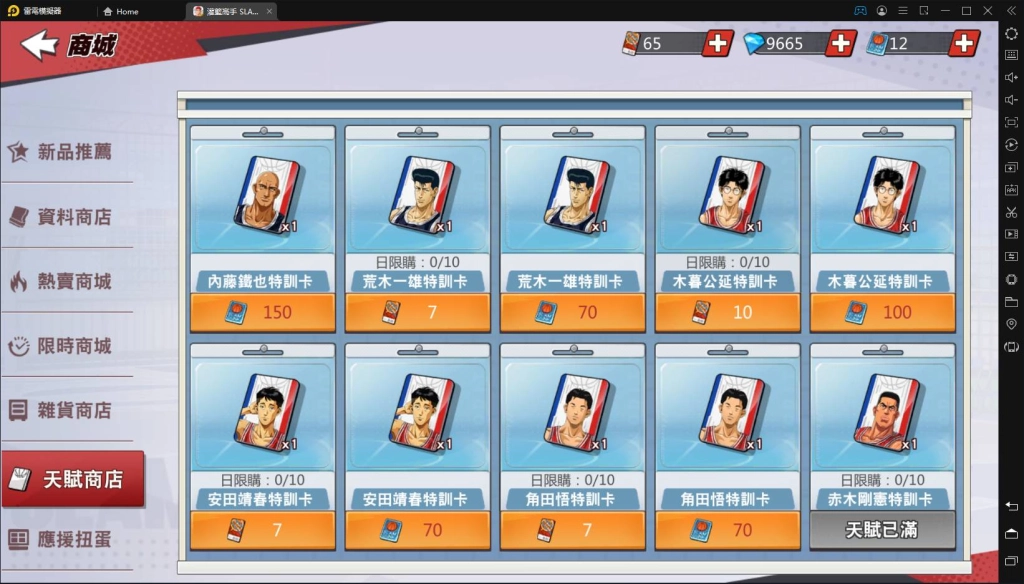The height and width of the screenshot is (584, 1024).
Task: Select the 天賦商店 tab
Action: tap(73, 479)
